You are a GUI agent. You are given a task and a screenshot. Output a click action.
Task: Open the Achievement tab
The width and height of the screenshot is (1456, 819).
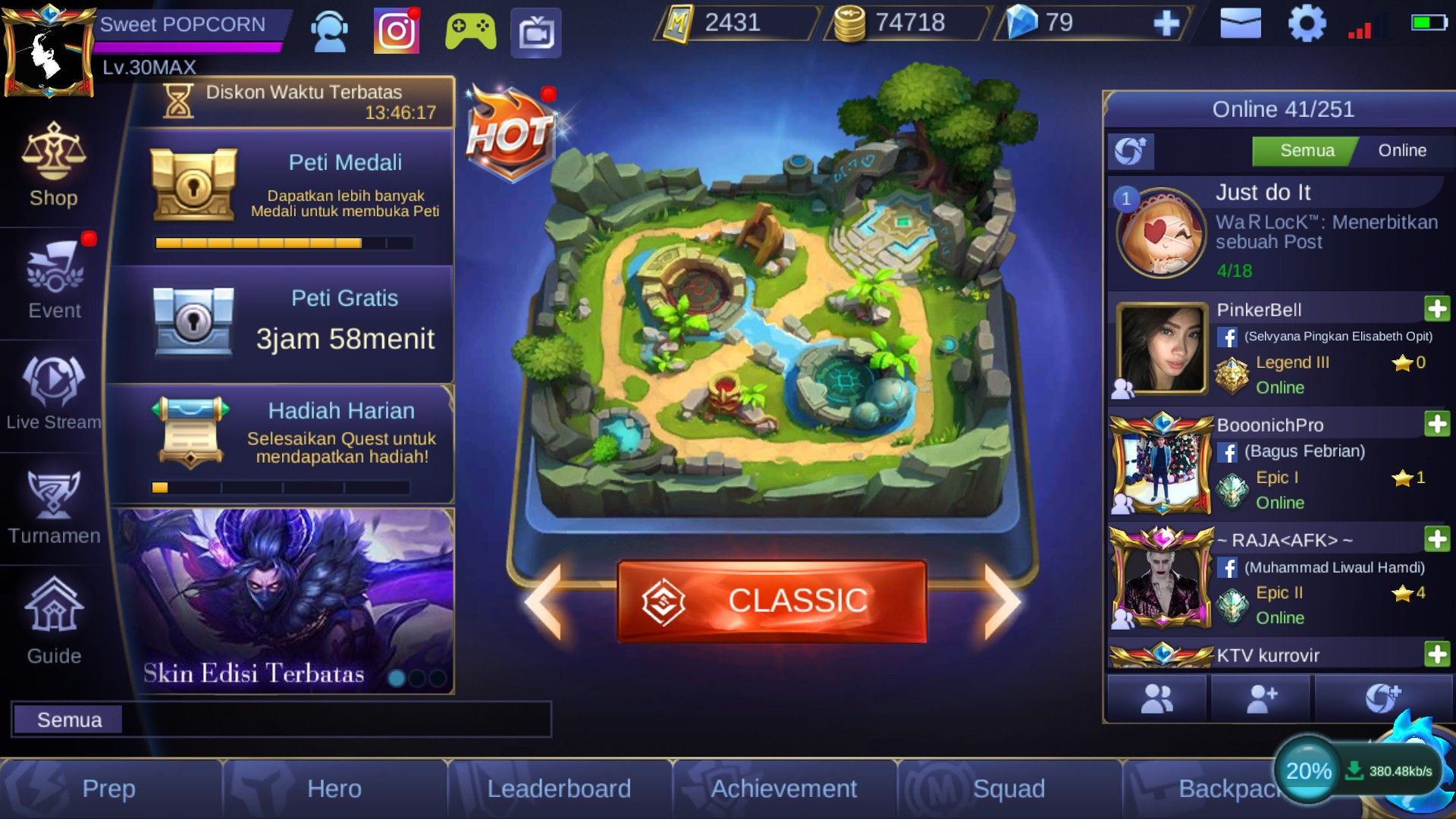(x=783, y=789)
